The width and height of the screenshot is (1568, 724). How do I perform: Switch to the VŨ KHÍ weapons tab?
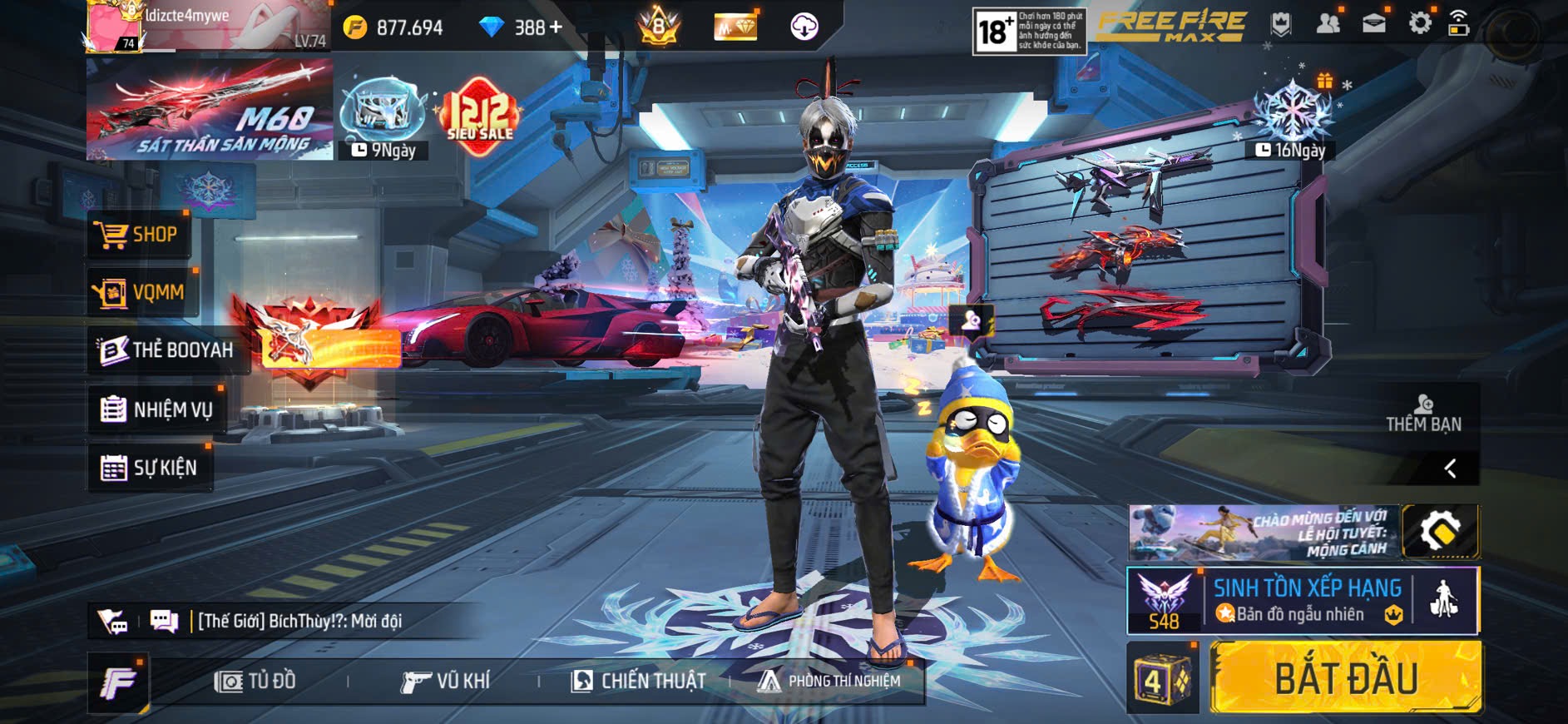(446, 682)
